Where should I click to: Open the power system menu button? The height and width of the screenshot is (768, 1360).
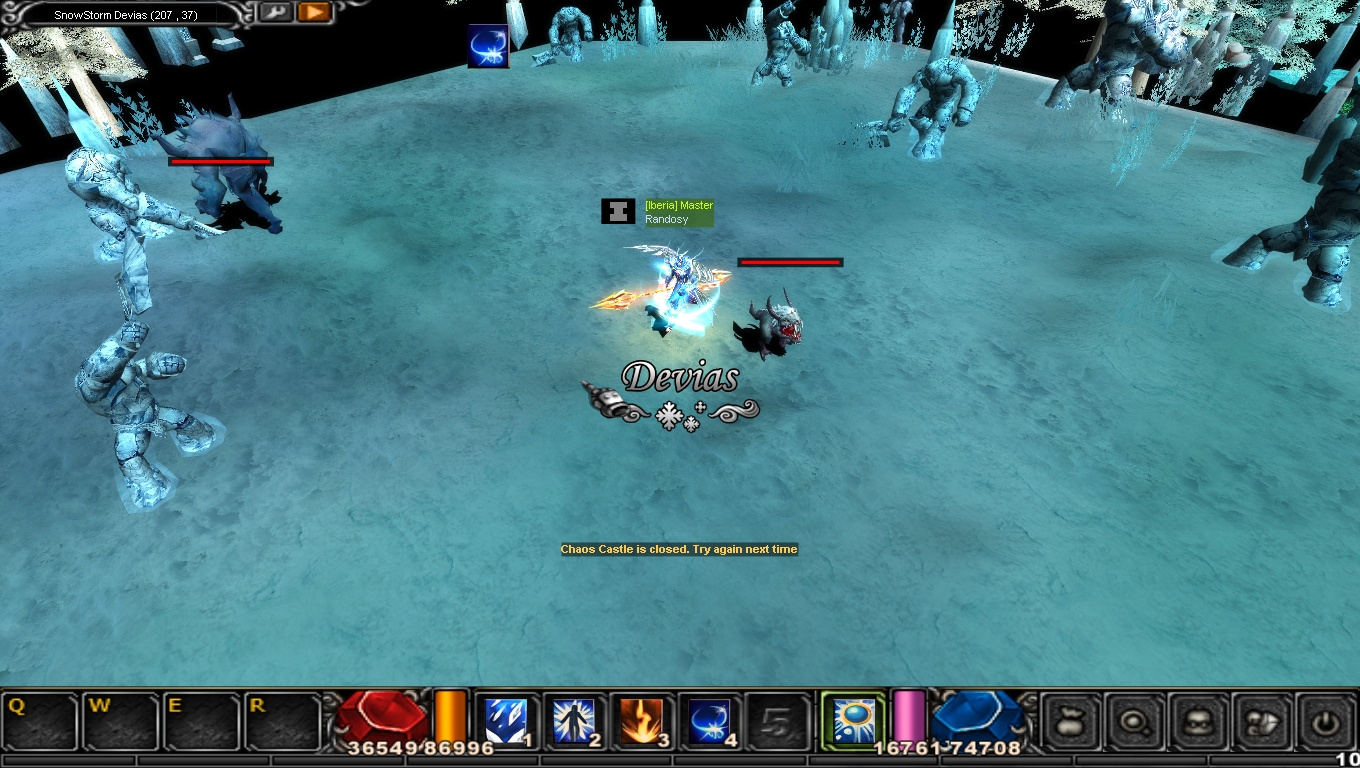click(1327, 721)
